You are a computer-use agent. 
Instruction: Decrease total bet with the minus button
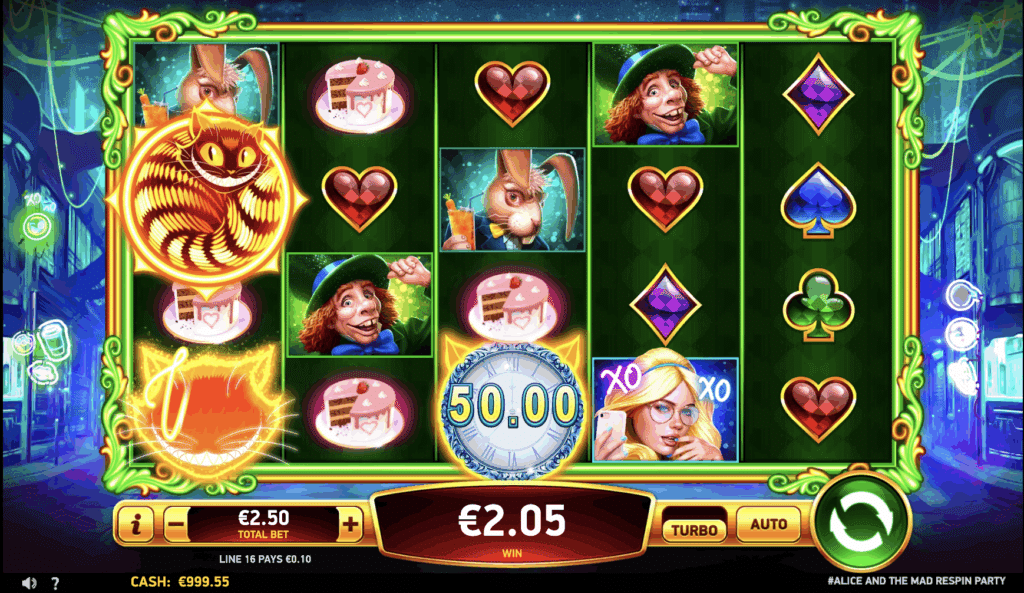174,522
